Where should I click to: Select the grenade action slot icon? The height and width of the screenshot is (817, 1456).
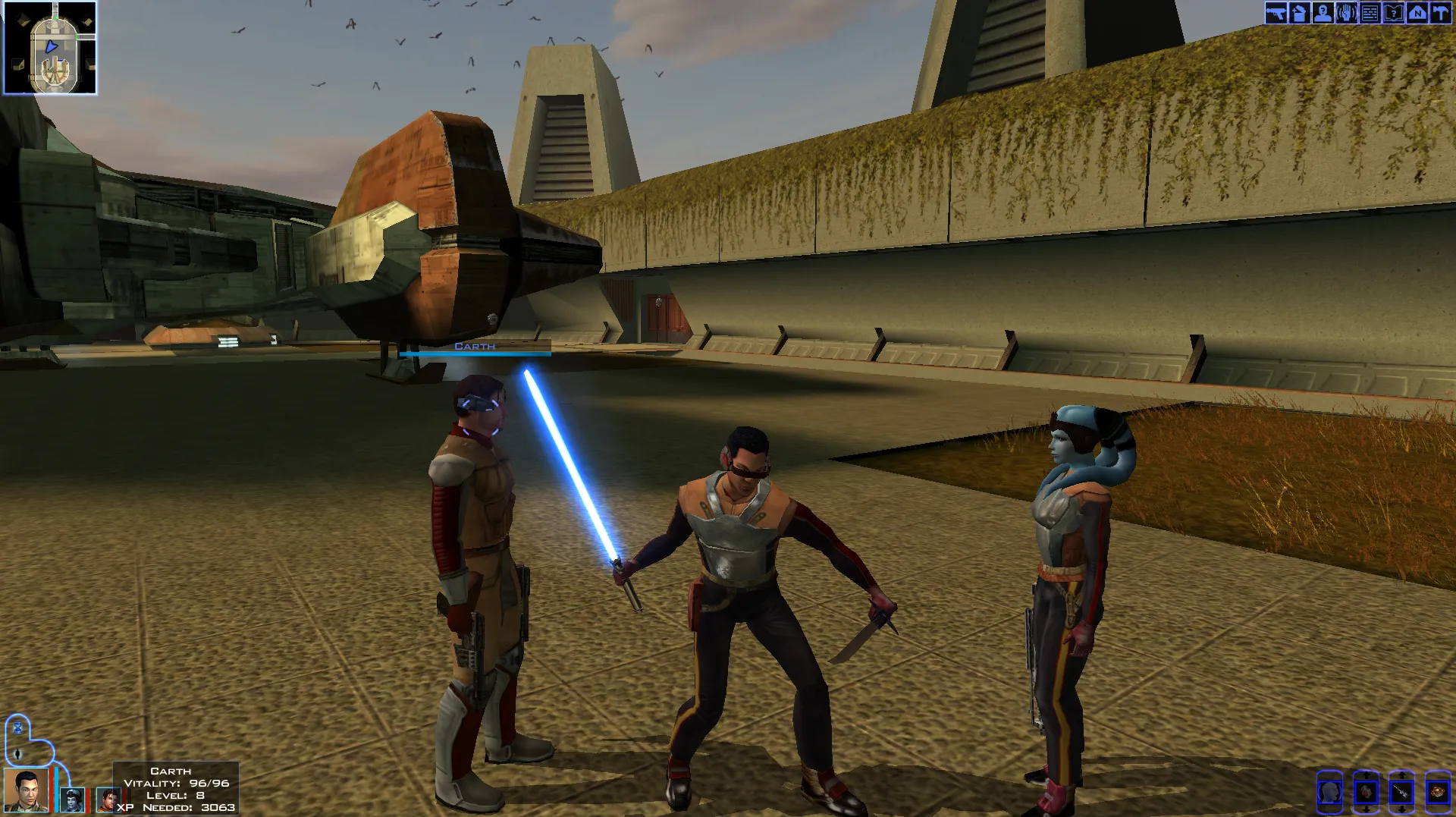pos(1439,793)
